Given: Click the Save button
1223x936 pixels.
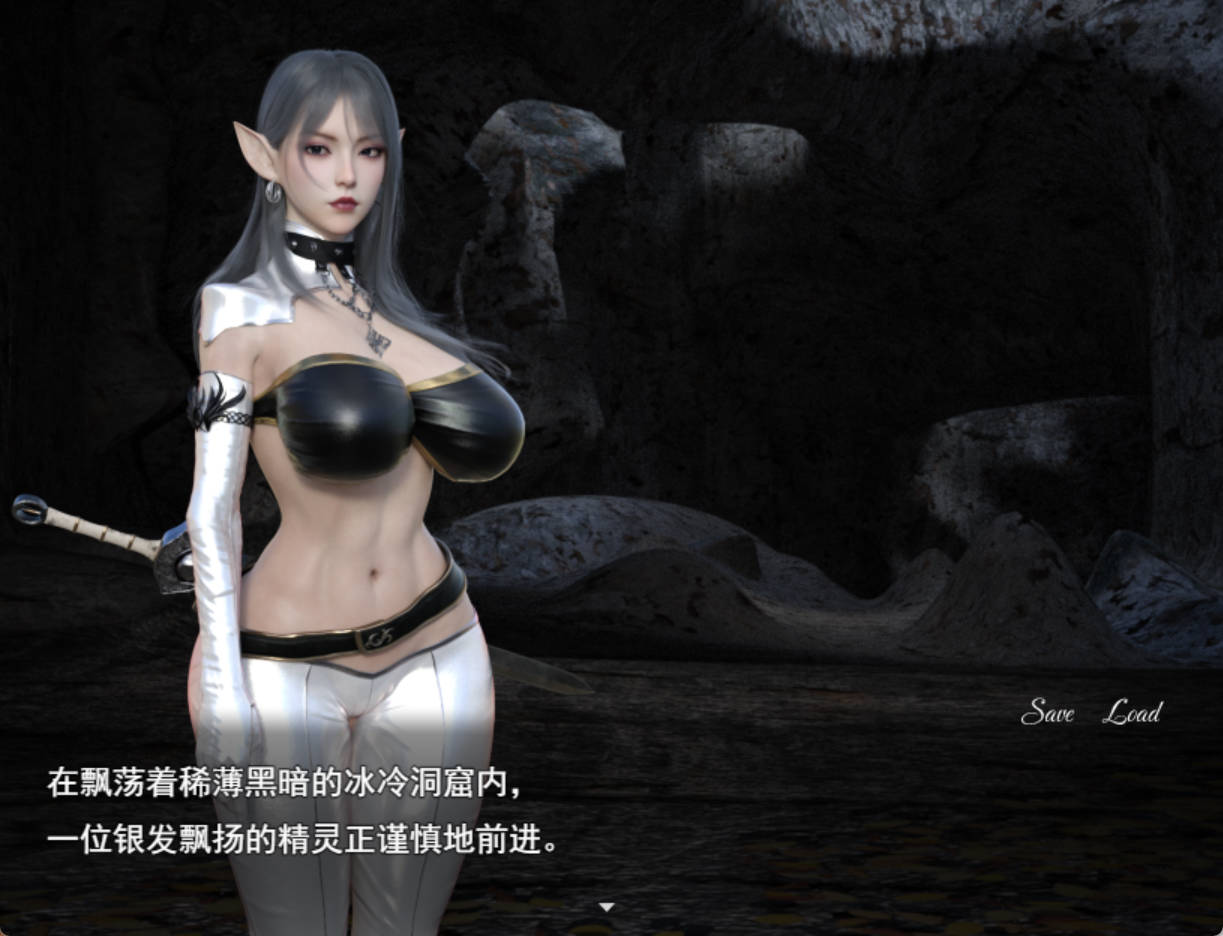Looking at the screenshot, I should pyautogui.click(x=1047, y=712).
